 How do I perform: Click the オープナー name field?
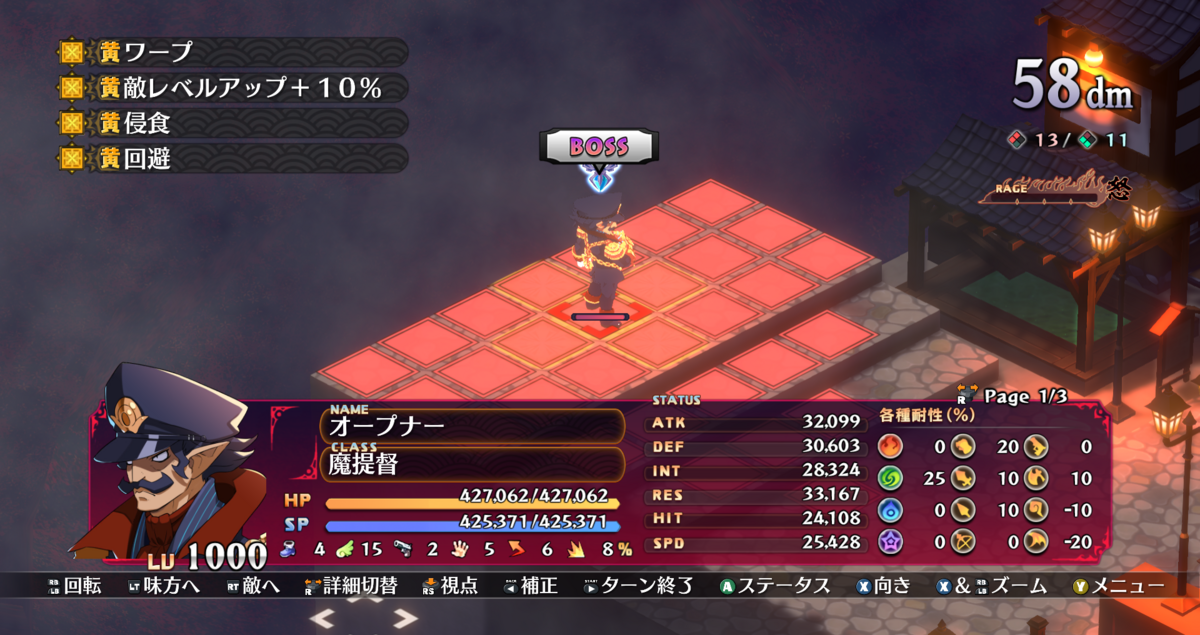coord(472,426)
